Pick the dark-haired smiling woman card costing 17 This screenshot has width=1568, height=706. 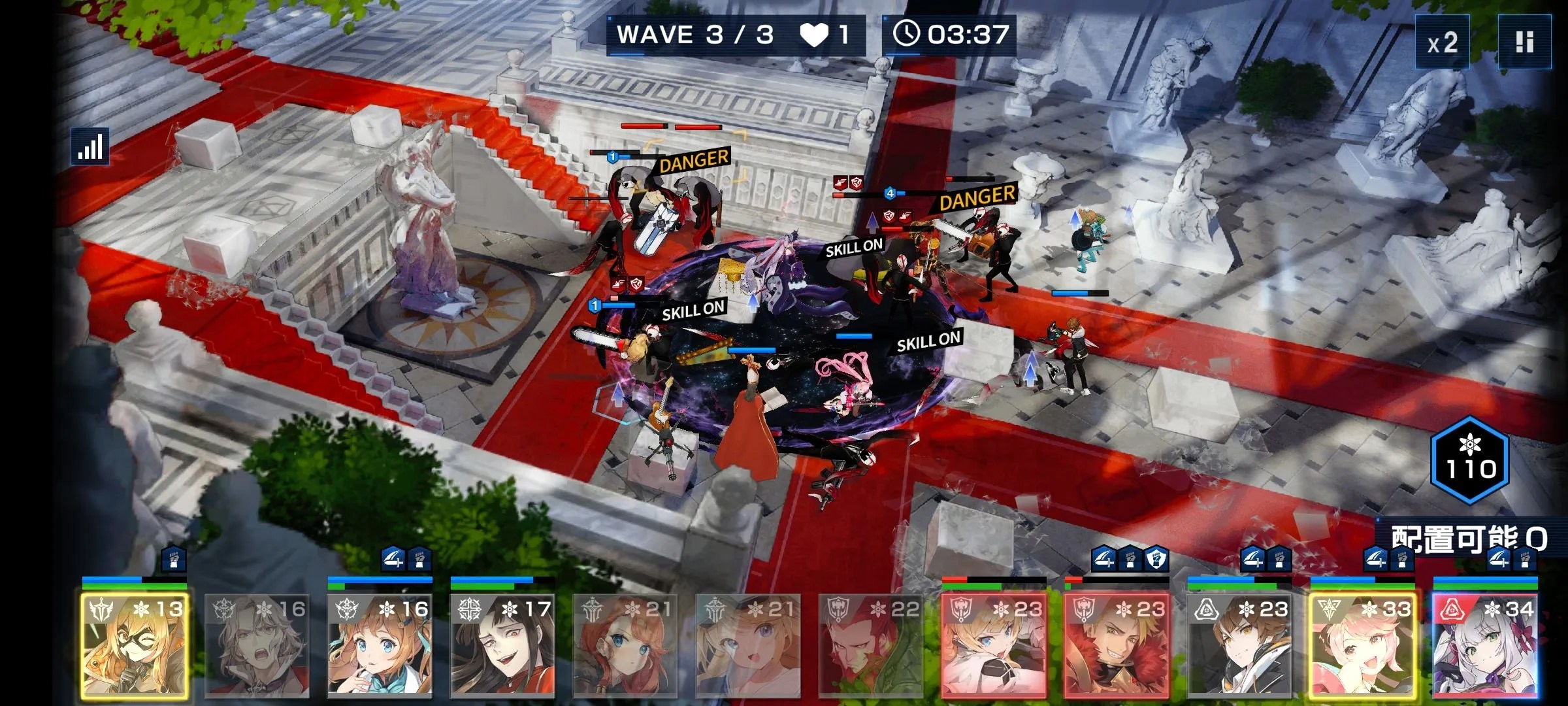coord(502,646)
